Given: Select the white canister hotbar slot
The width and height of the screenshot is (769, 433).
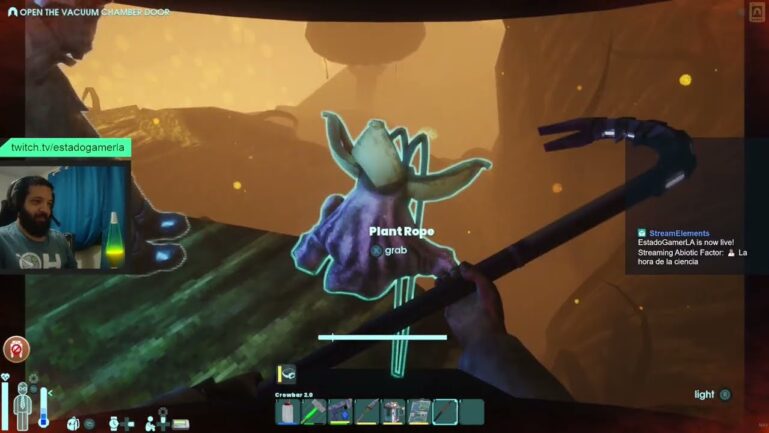Looking at the screenshot, I should 288,411.
